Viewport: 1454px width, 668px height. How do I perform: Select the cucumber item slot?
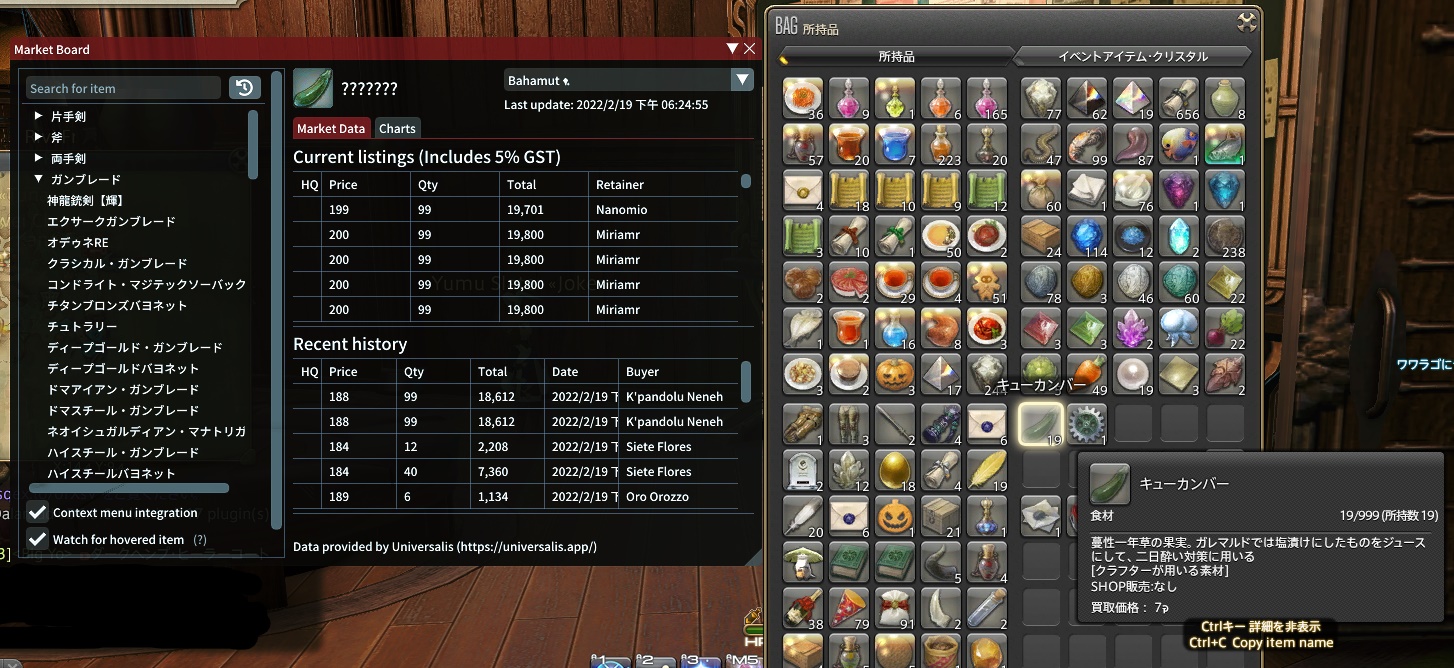1040,424
